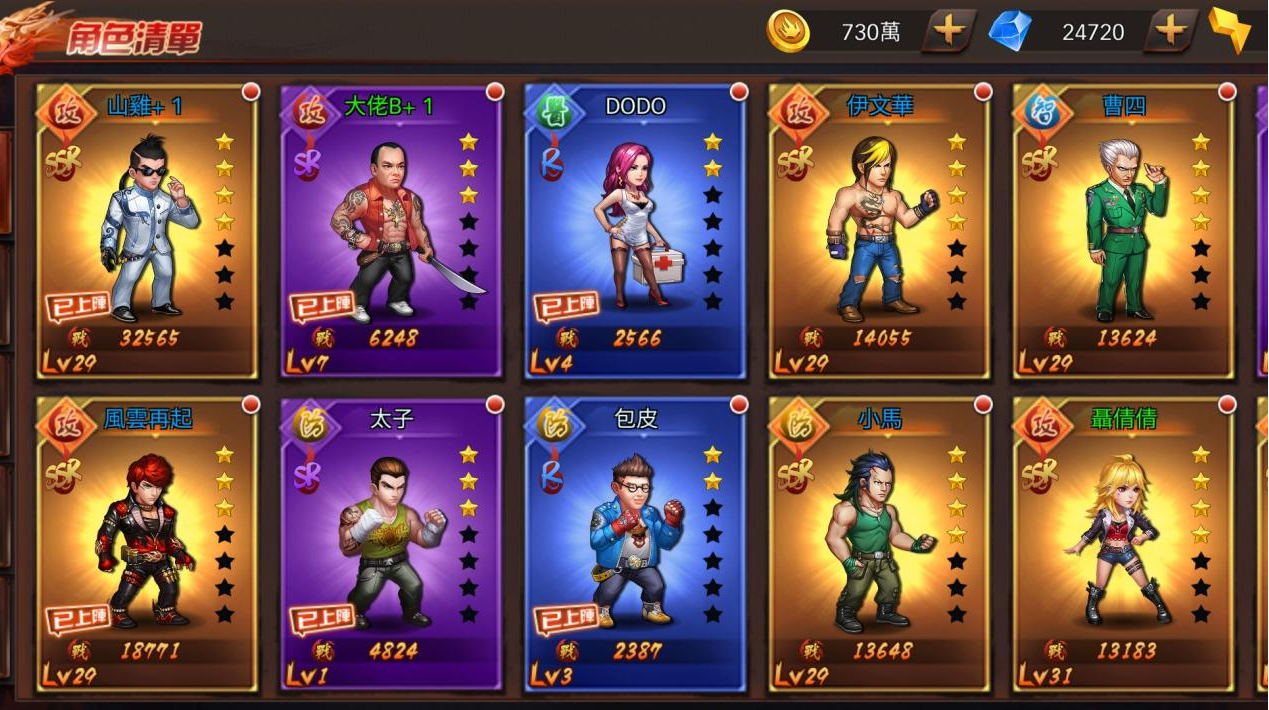Image resolution: width=1269 pixels, height=710 pixels.
Task: Choose the DODO nurse card
Action: click(x=635, y=232)
